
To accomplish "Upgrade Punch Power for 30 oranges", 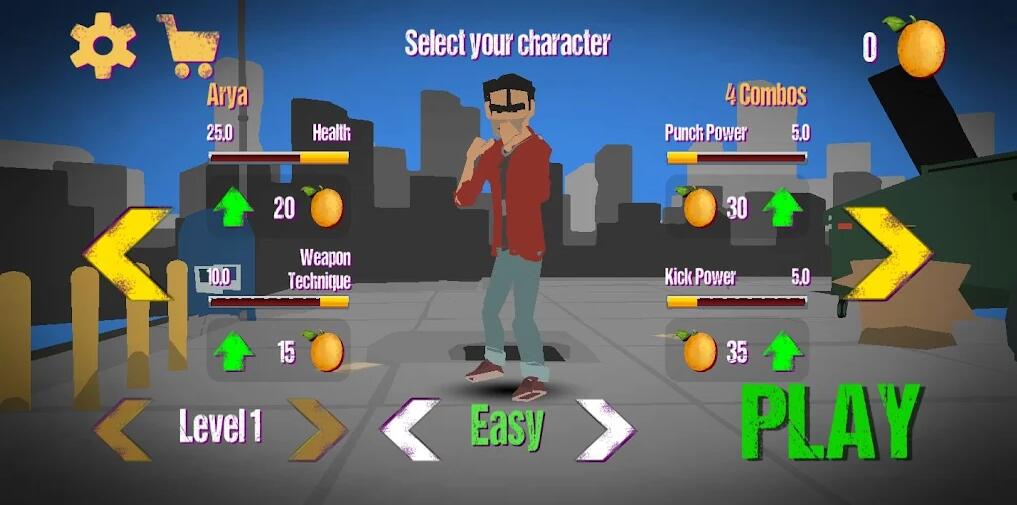I will pos(782,207).
